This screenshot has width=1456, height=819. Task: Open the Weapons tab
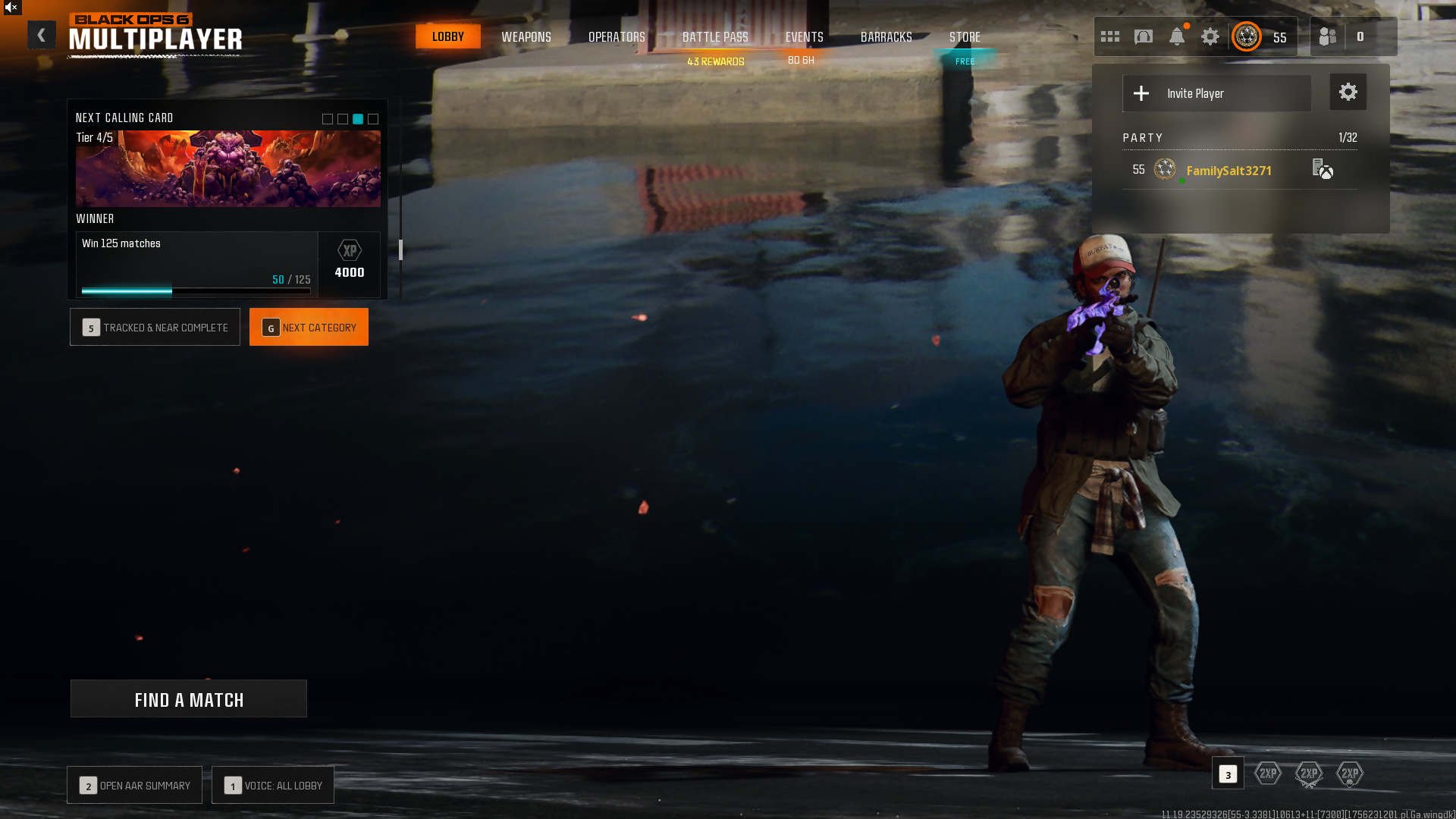(x=526, y=36)
